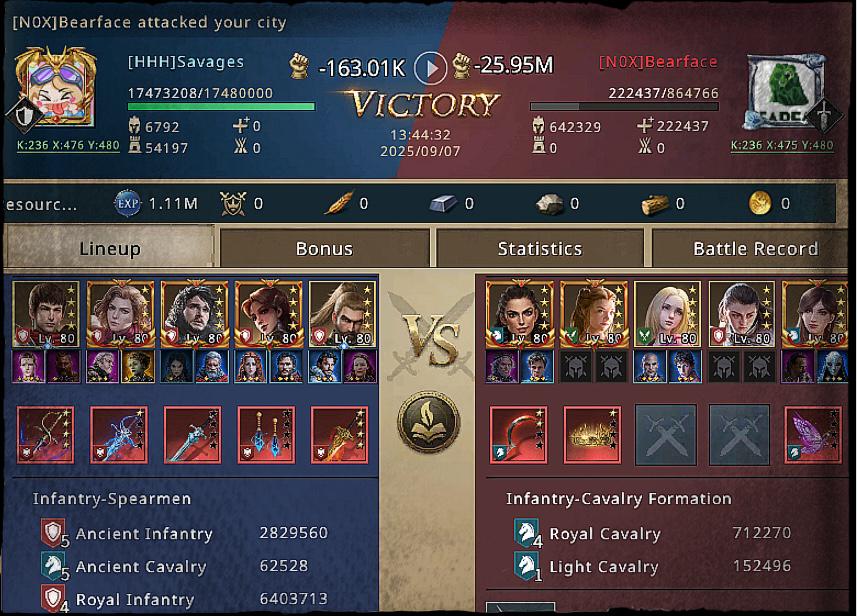858x616 pixels.
Task: Inspect the pink butterfly gear slot
Action: point(812,435)
